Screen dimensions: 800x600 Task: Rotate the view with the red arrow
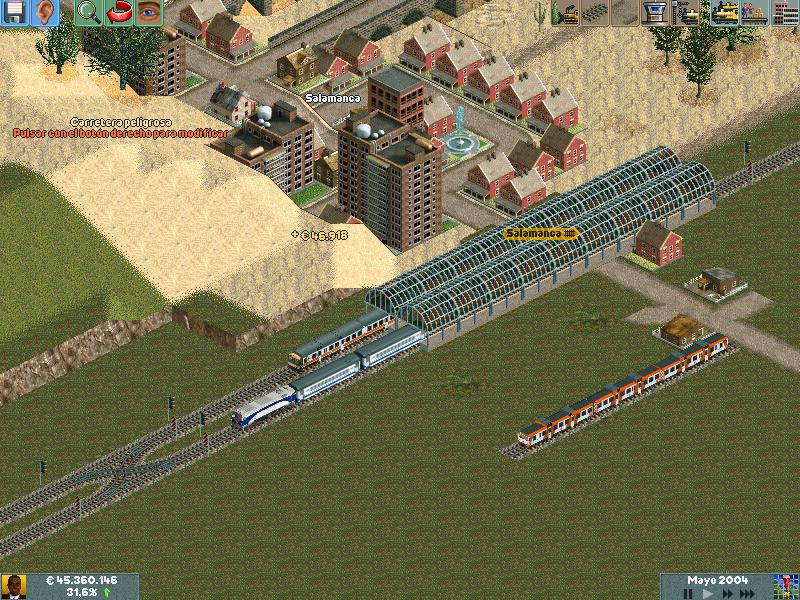[118, 13]
